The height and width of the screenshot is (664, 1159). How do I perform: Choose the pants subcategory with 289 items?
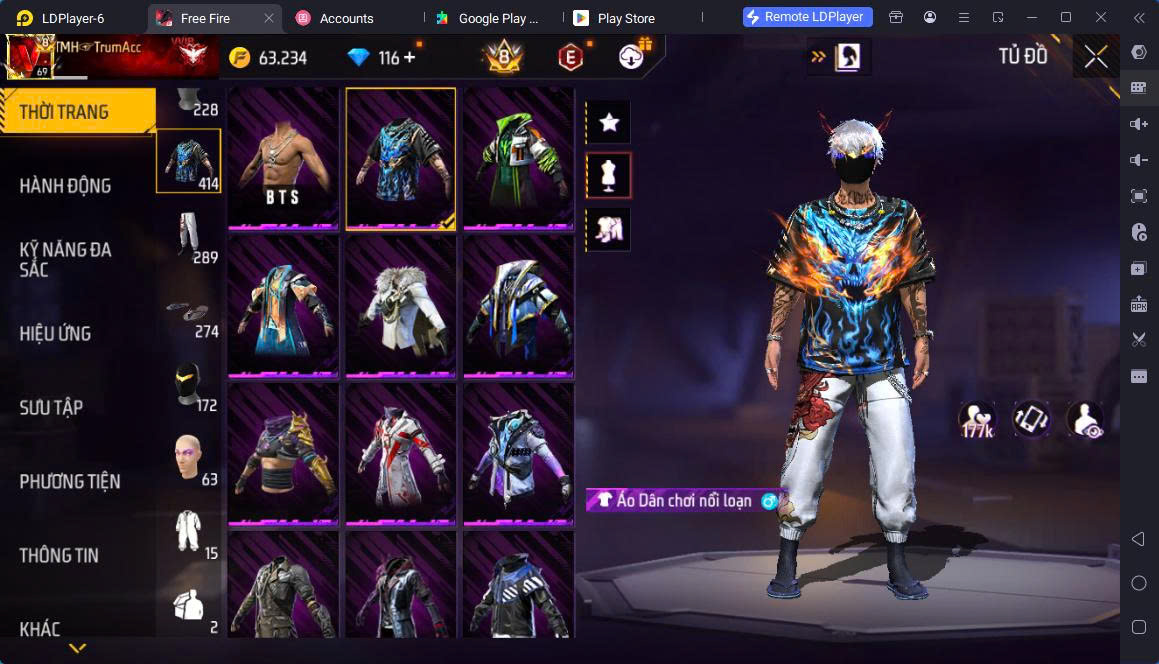188,237
